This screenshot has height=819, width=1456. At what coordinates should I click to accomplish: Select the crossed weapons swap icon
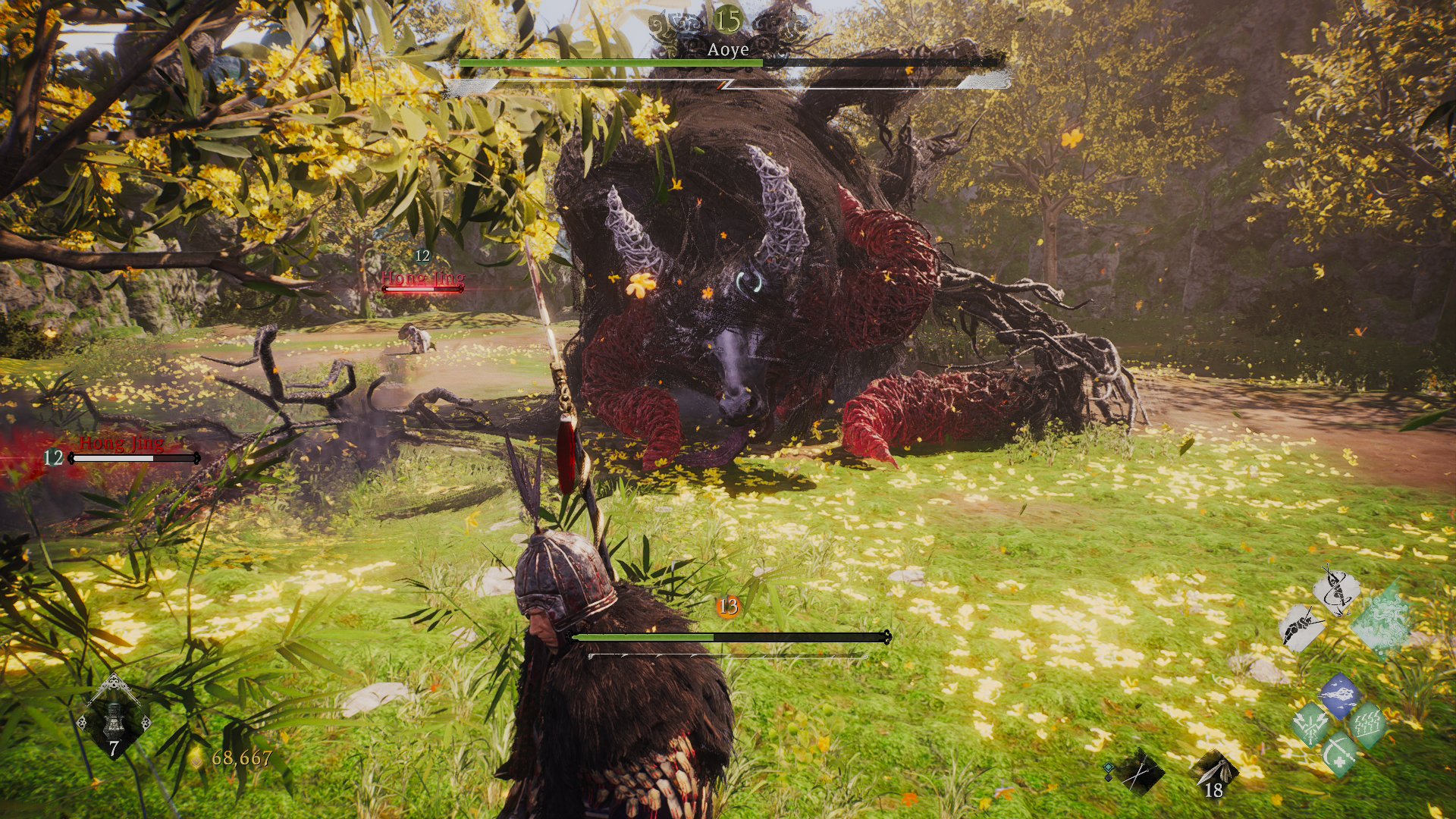1138,772
